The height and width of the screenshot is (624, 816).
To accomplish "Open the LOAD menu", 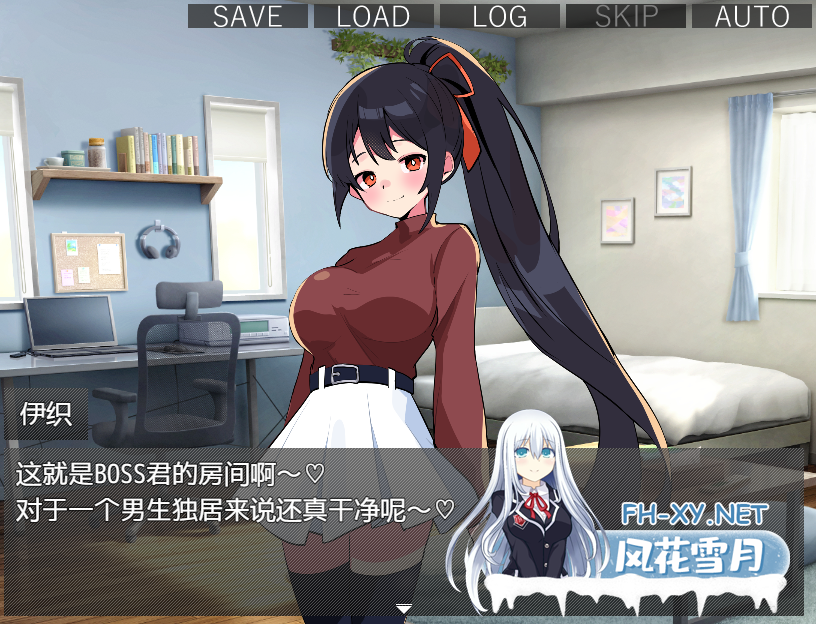I will (373, 16).
